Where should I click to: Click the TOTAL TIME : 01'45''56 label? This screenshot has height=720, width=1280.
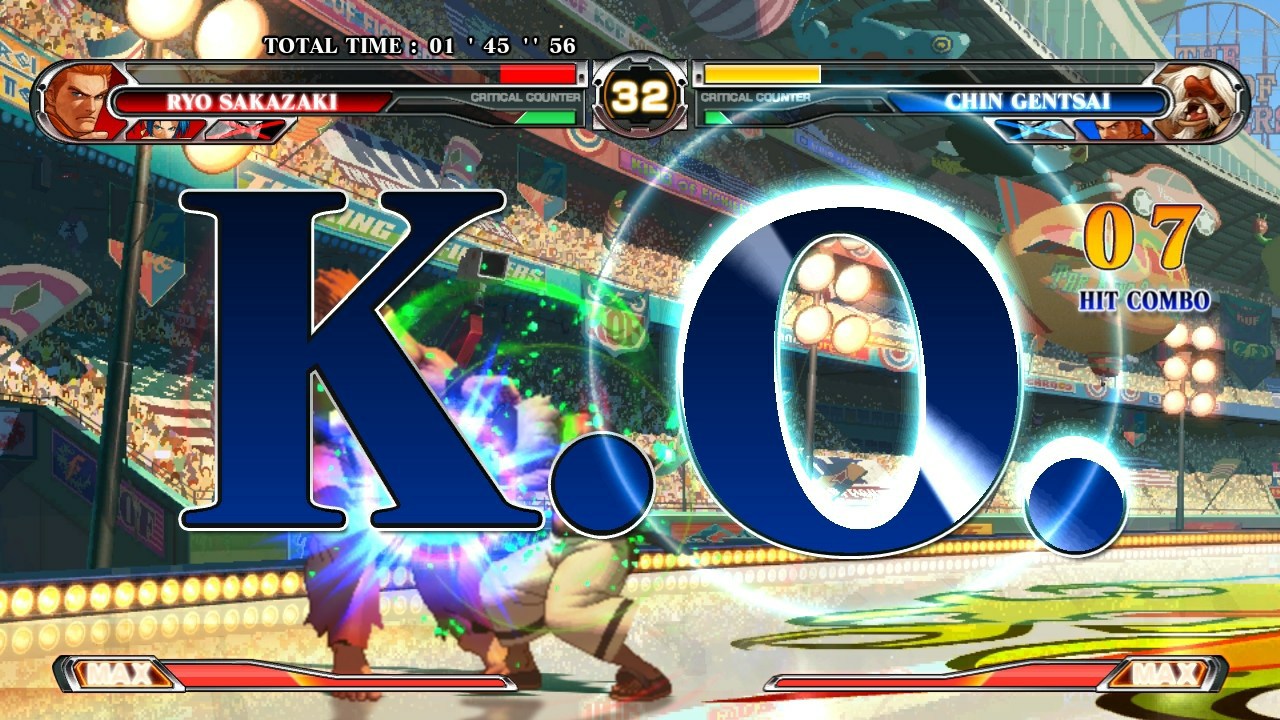[x=420, y=44]
